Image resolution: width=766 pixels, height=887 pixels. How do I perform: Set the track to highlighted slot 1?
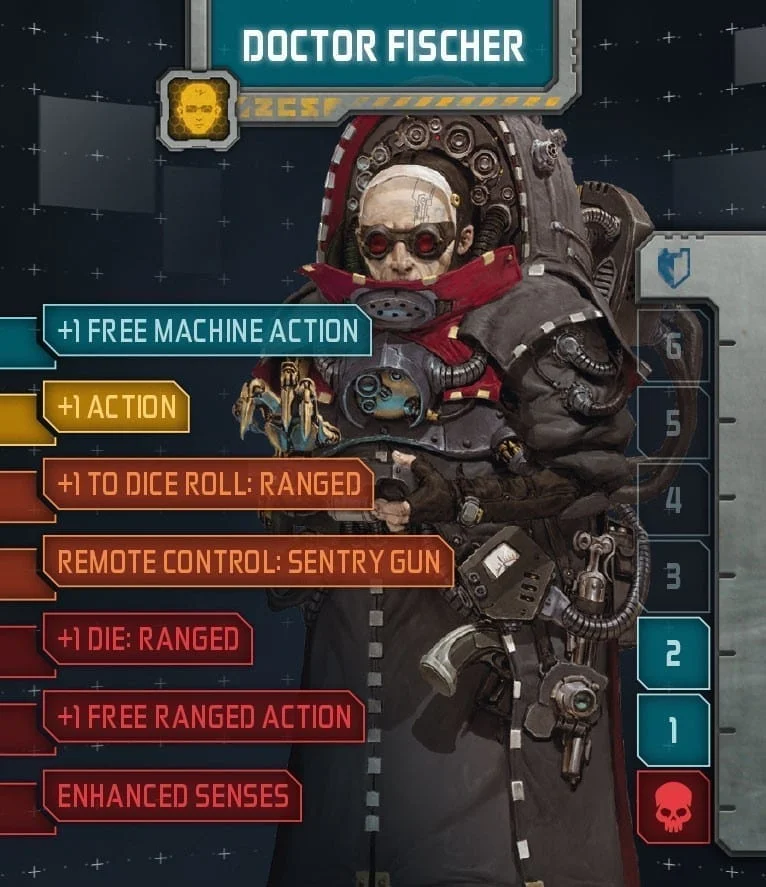pos(673,730)
